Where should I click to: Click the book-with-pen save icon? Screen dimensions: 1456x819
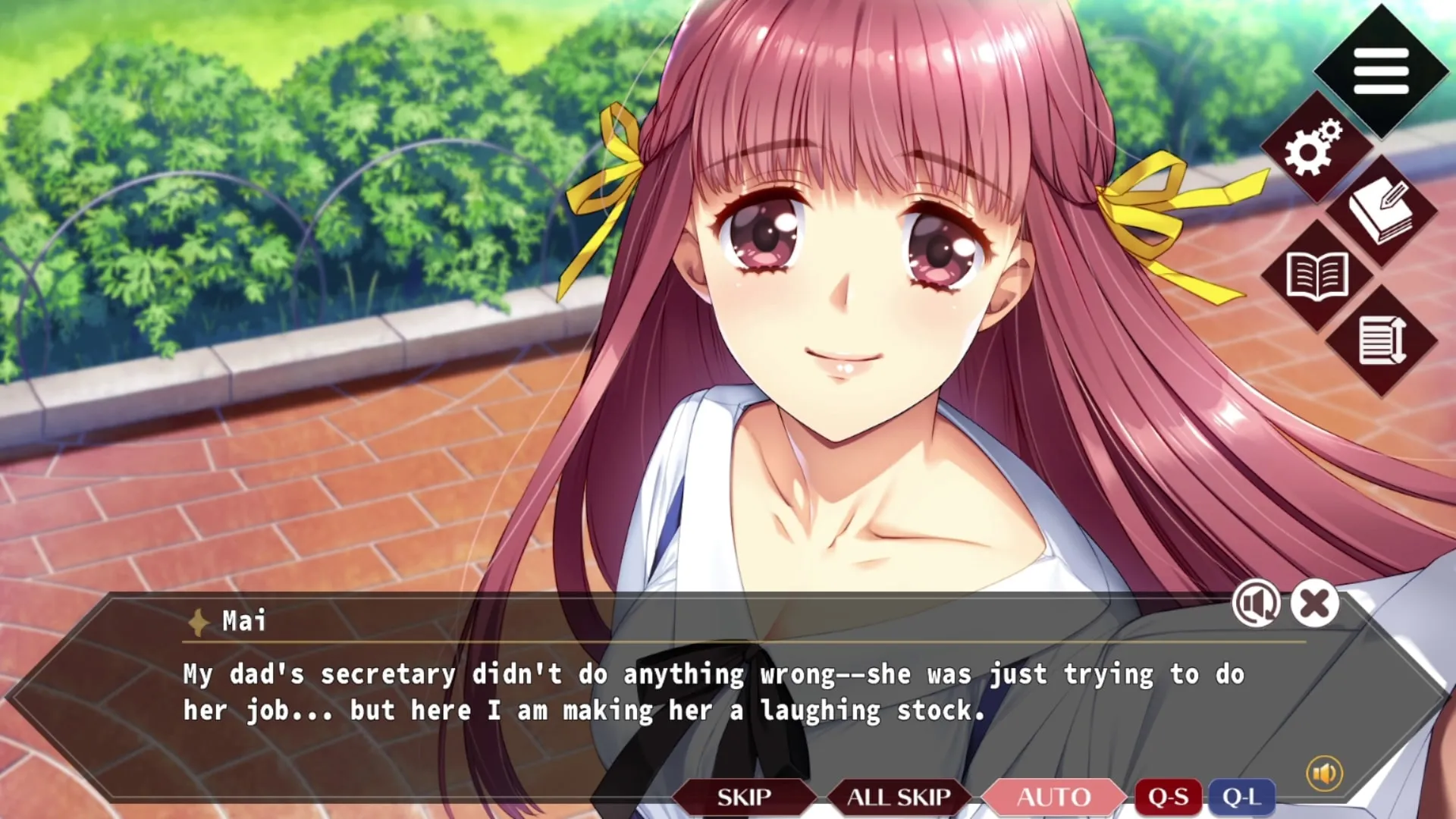[x=1381, y=212]
